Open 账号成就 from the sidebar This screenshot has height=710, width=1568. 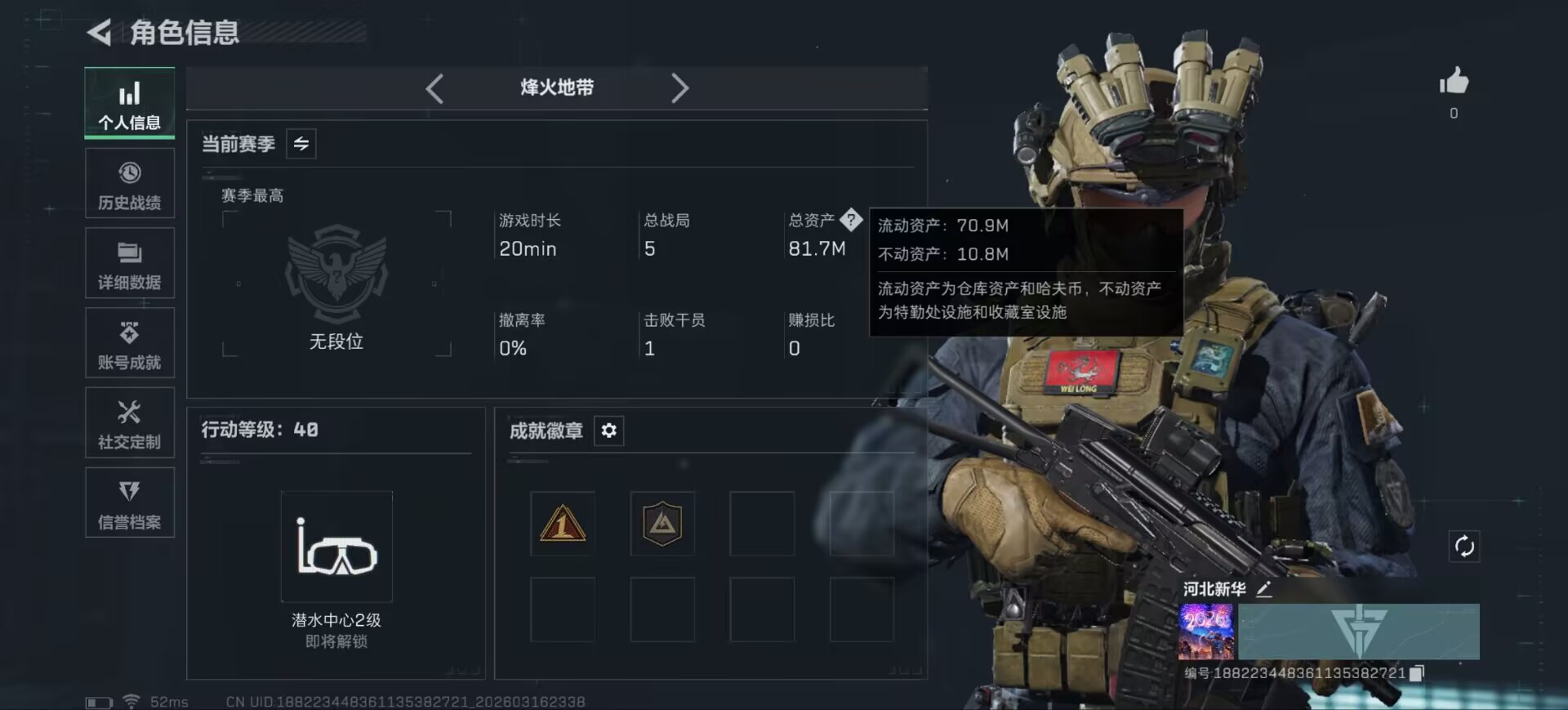point(130,343)
